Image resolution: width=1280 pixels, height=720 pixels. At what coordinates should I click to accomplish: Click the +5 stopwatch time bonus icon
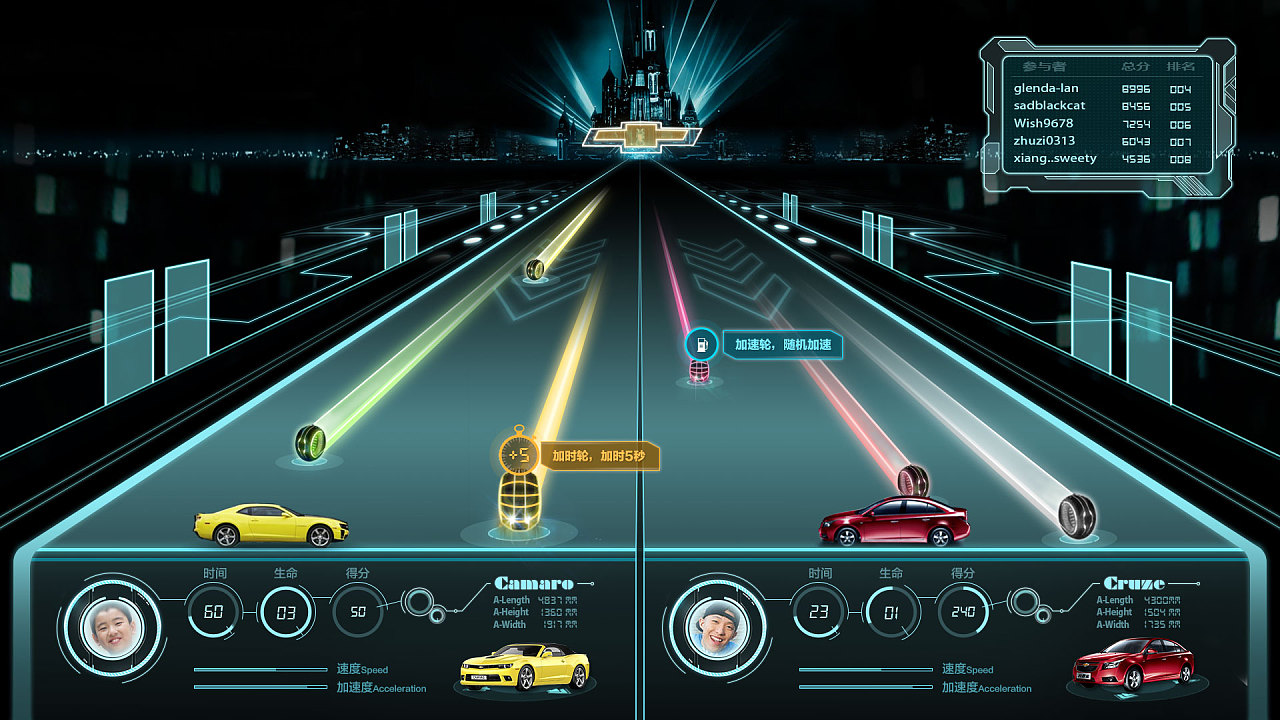[517, 455]
